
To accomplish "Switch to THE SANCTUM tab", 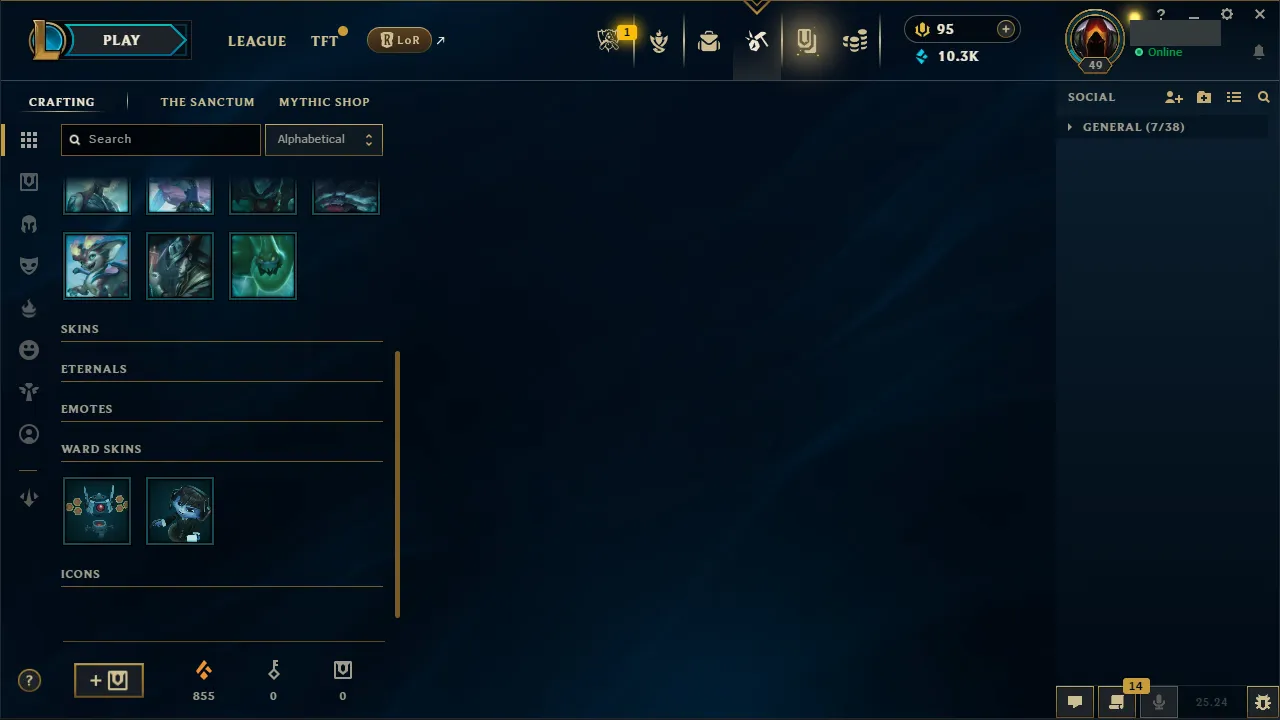I will click(x=207, y=102).
